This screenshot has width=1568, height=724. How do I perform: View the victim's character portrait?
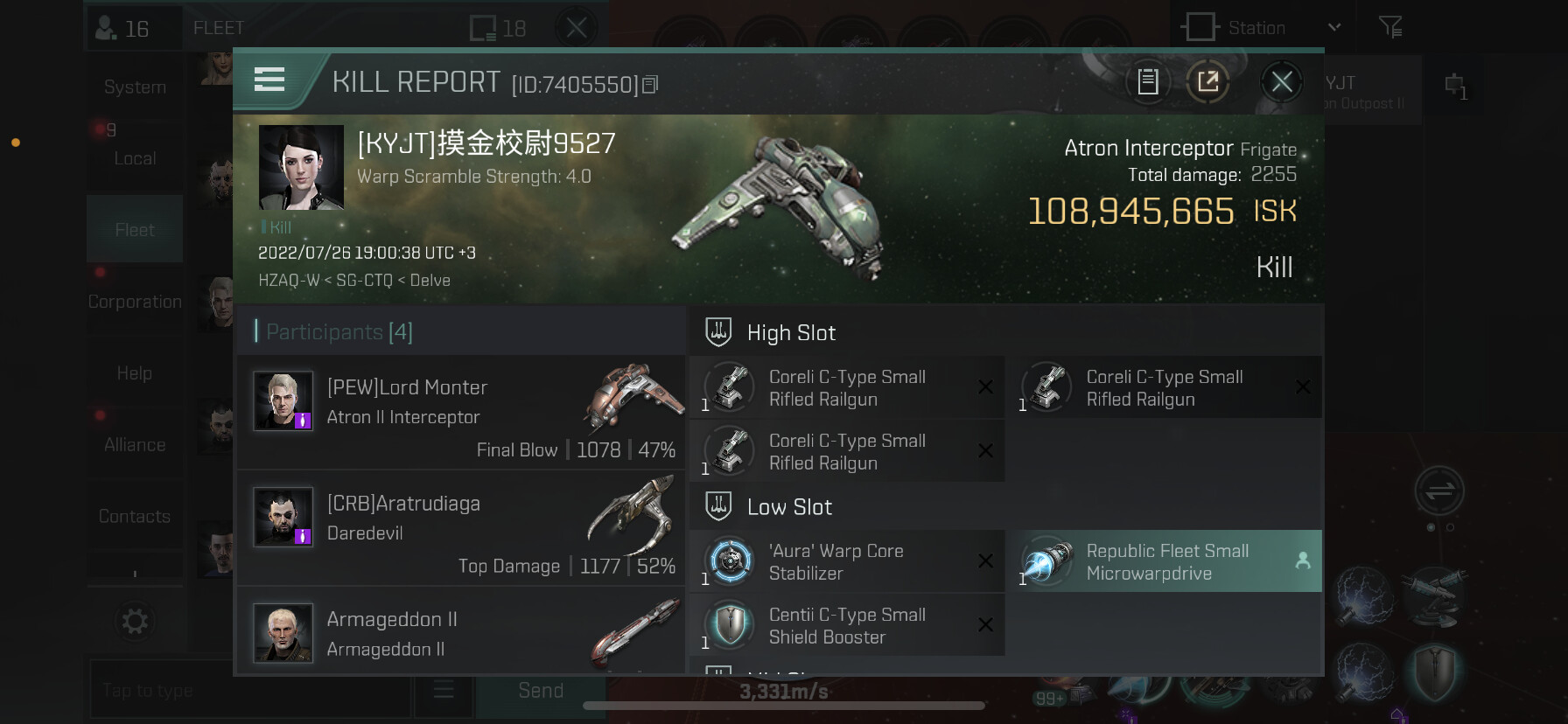click(301, 167)
